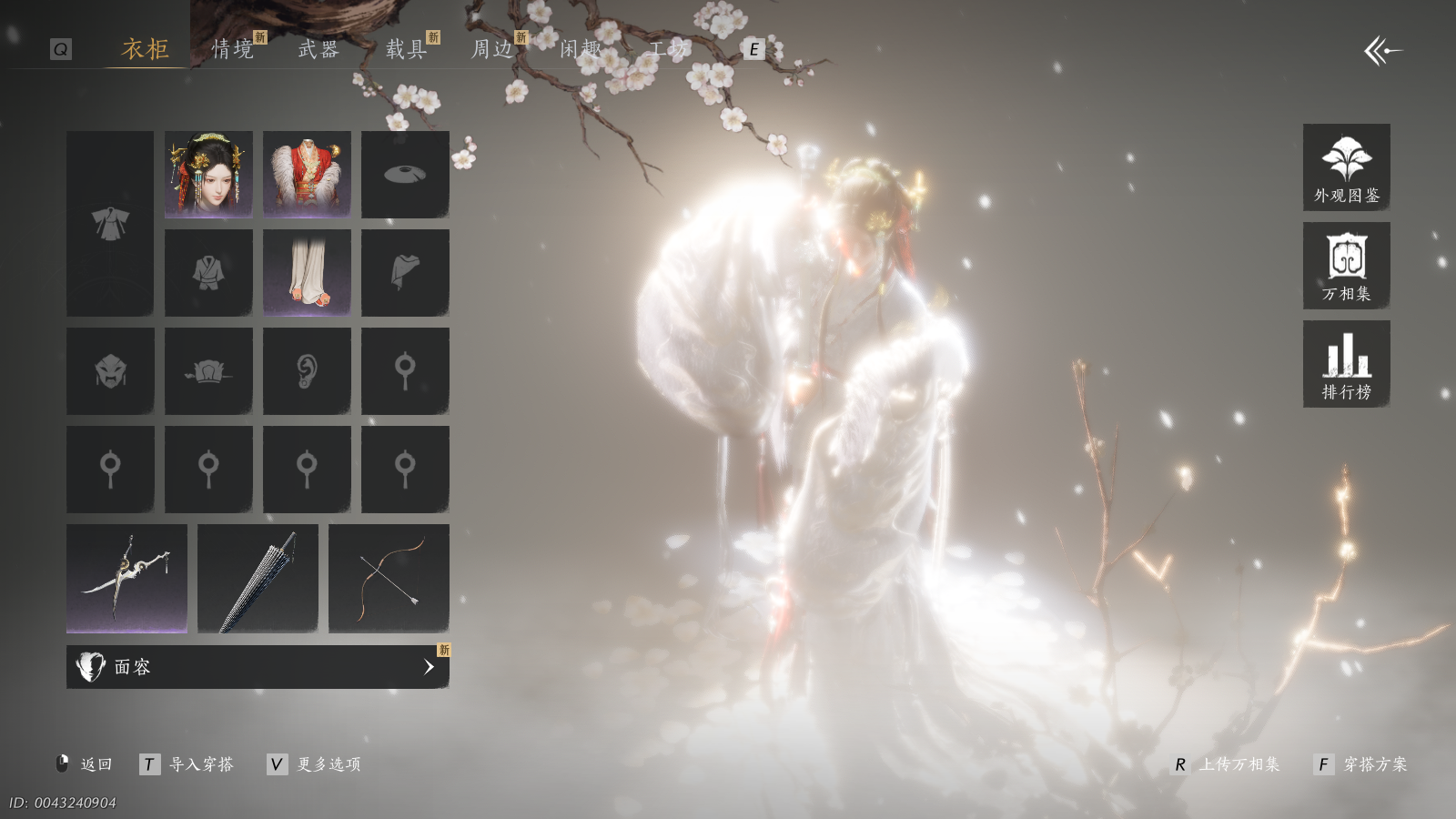Open the empty ear accessory slot
Screen dimensions: 1456x819
307,370
